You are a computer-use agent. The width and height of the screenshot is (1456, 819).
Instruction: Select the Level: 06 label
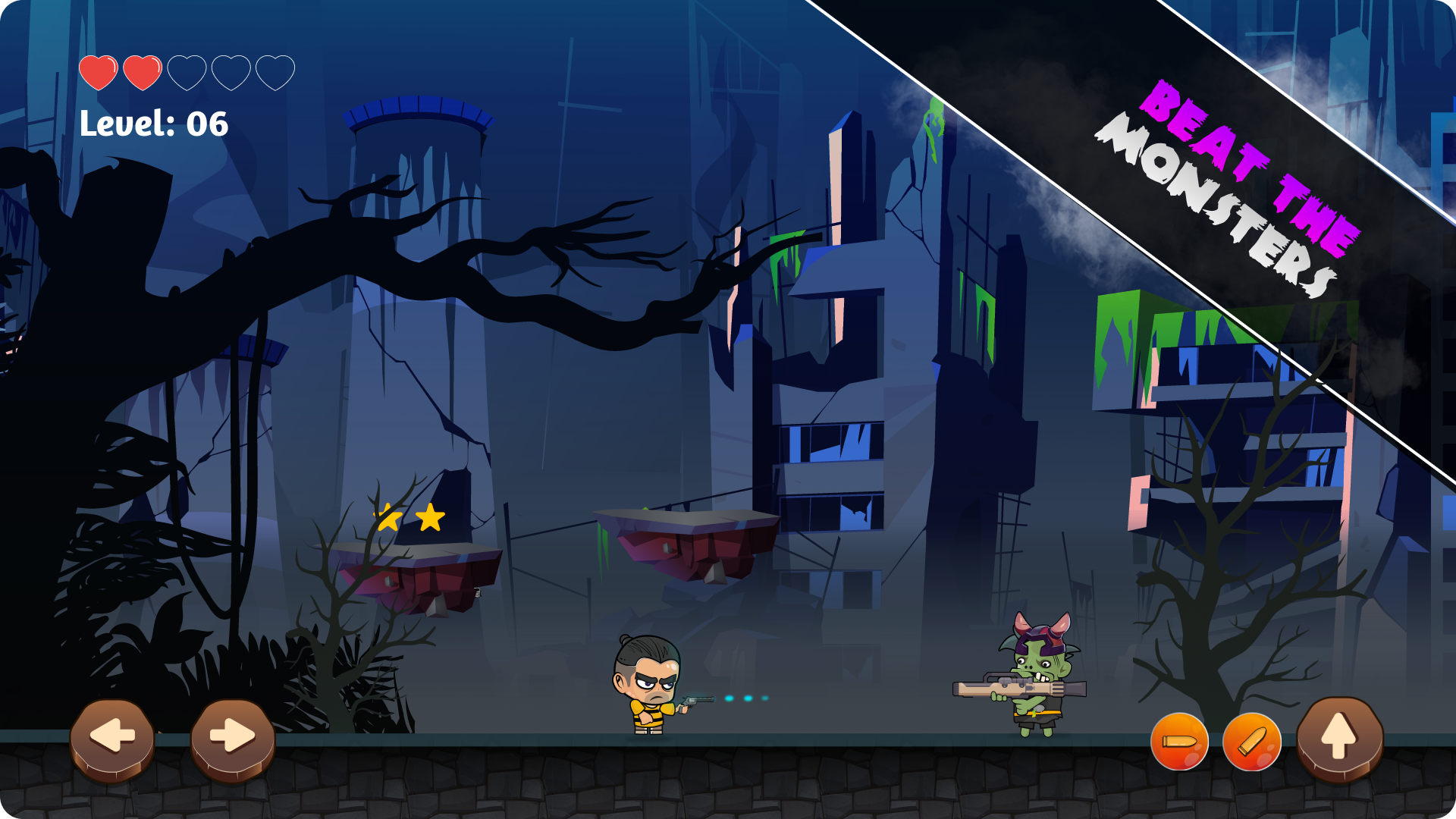[x=152, y=124]
